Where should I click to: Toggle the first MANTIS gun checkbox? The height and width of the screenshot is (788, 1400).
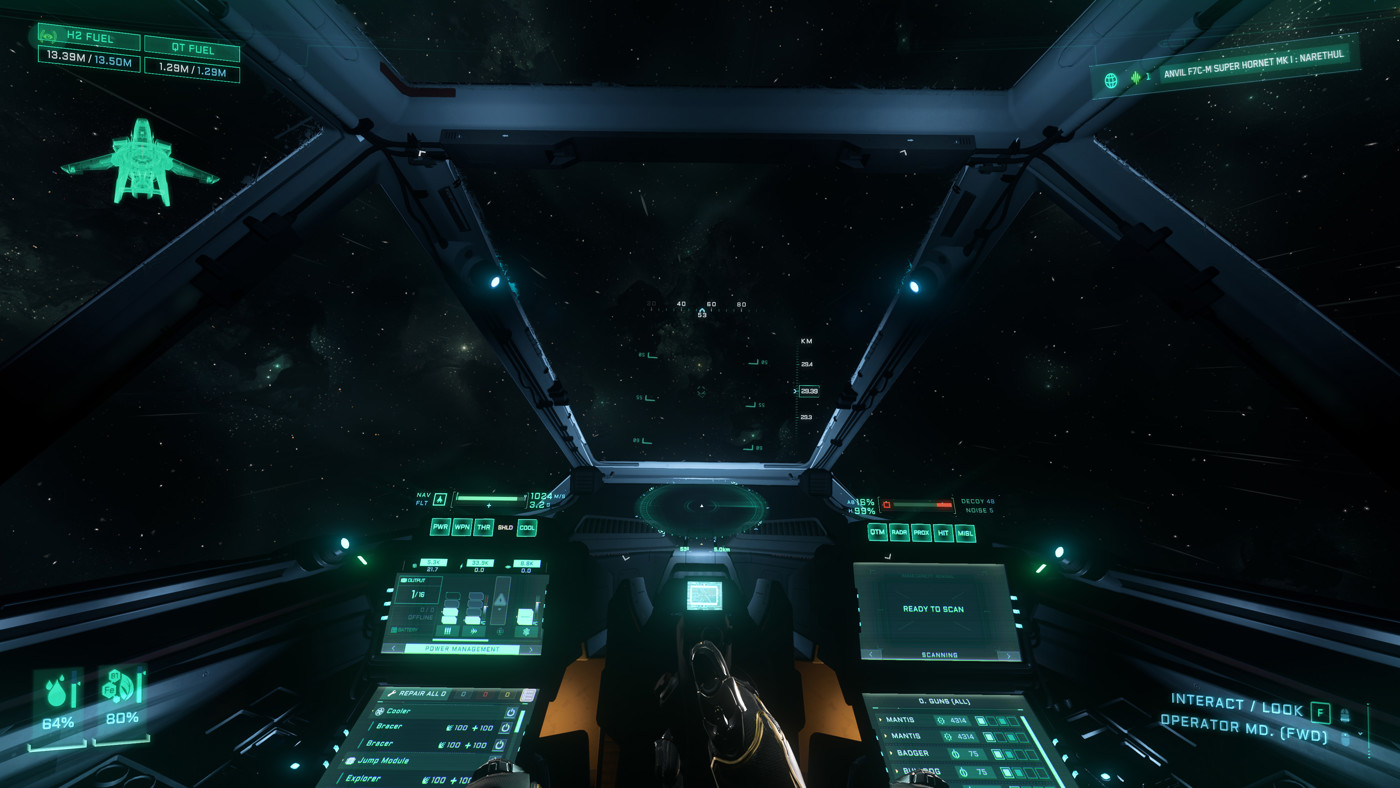[x=981, y=721]
